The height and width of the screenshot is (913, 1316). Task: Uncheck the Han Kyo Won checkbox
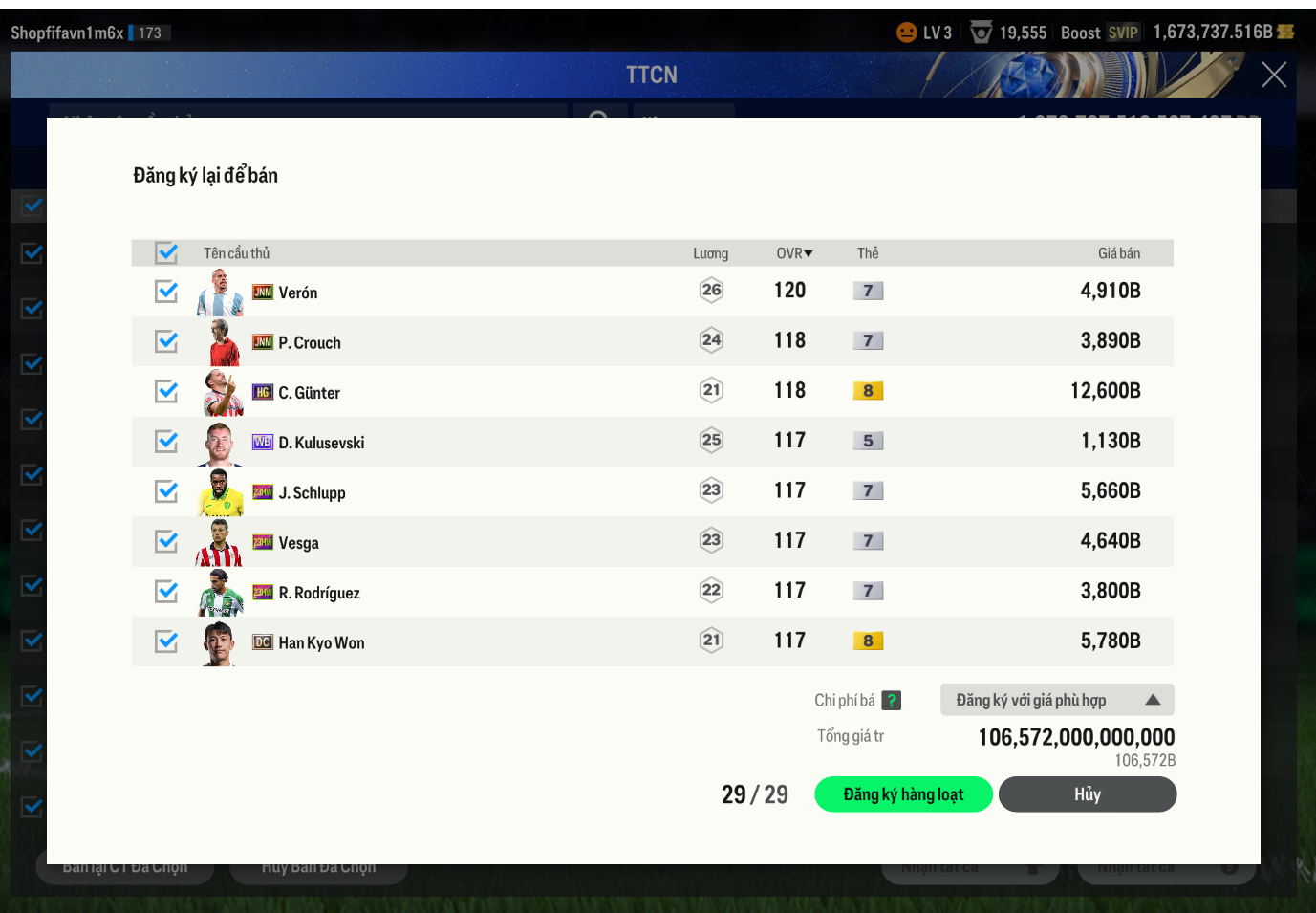coord(166,641)
